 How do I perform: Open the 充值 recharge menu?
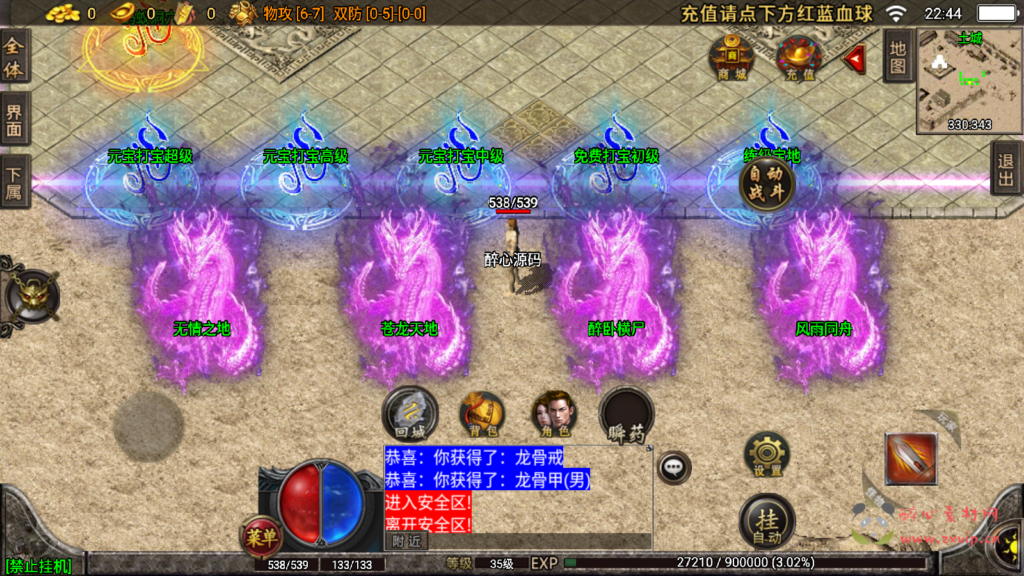(x=799, y=56)
